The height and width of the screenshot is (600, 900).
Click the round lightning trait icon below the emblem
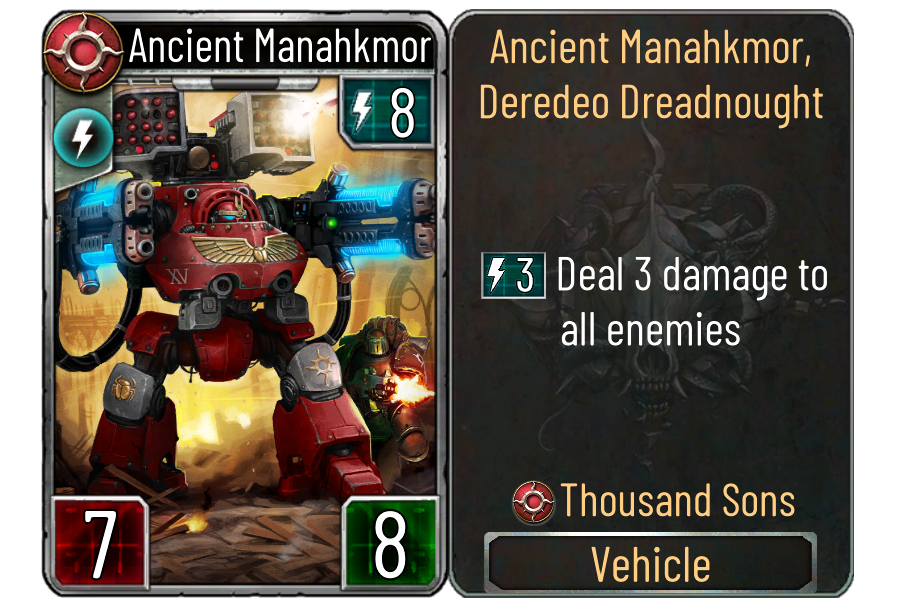pos(74,139)
